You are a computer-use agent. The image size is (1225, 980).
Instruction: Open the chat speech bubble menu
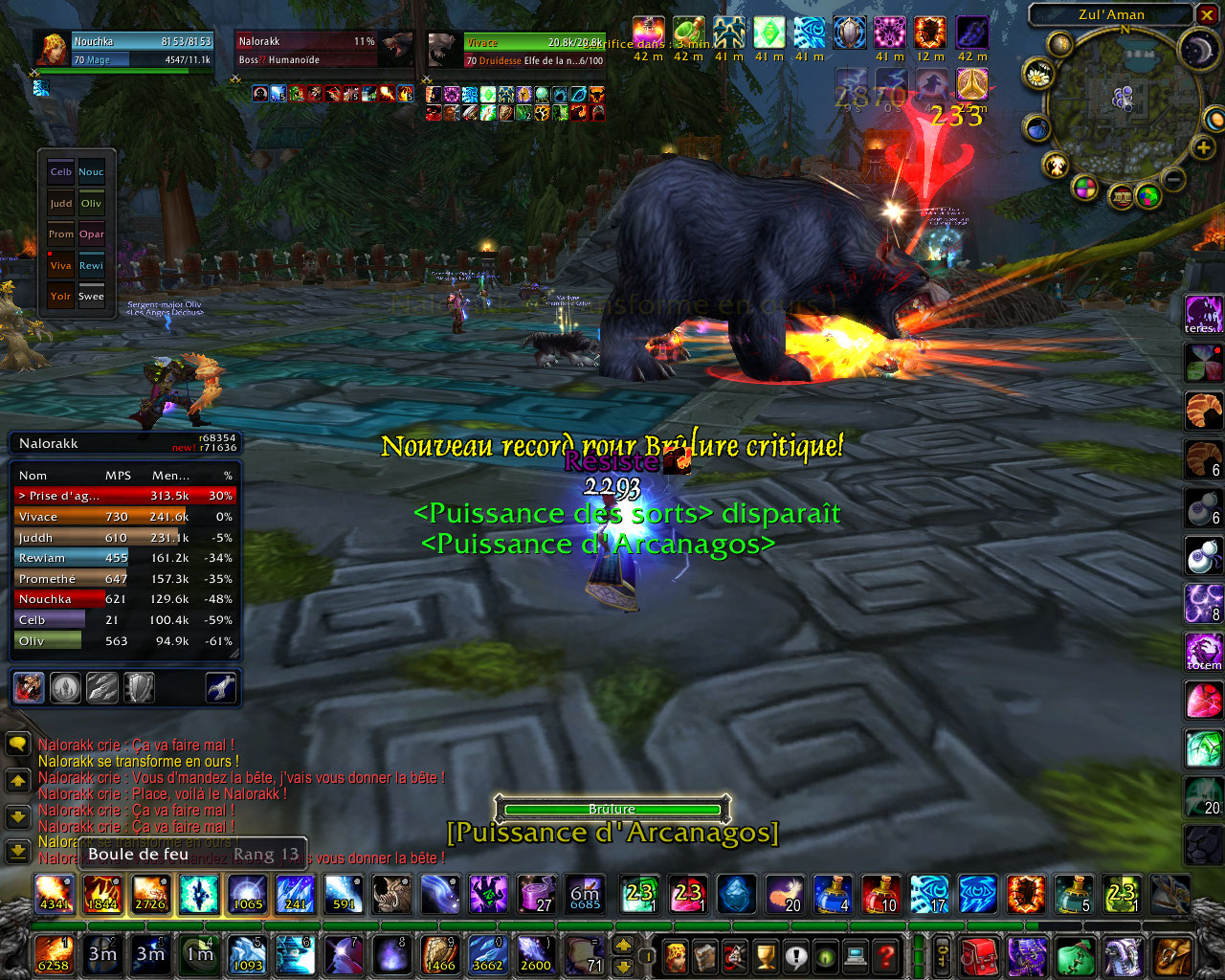(x=17, y=745)
